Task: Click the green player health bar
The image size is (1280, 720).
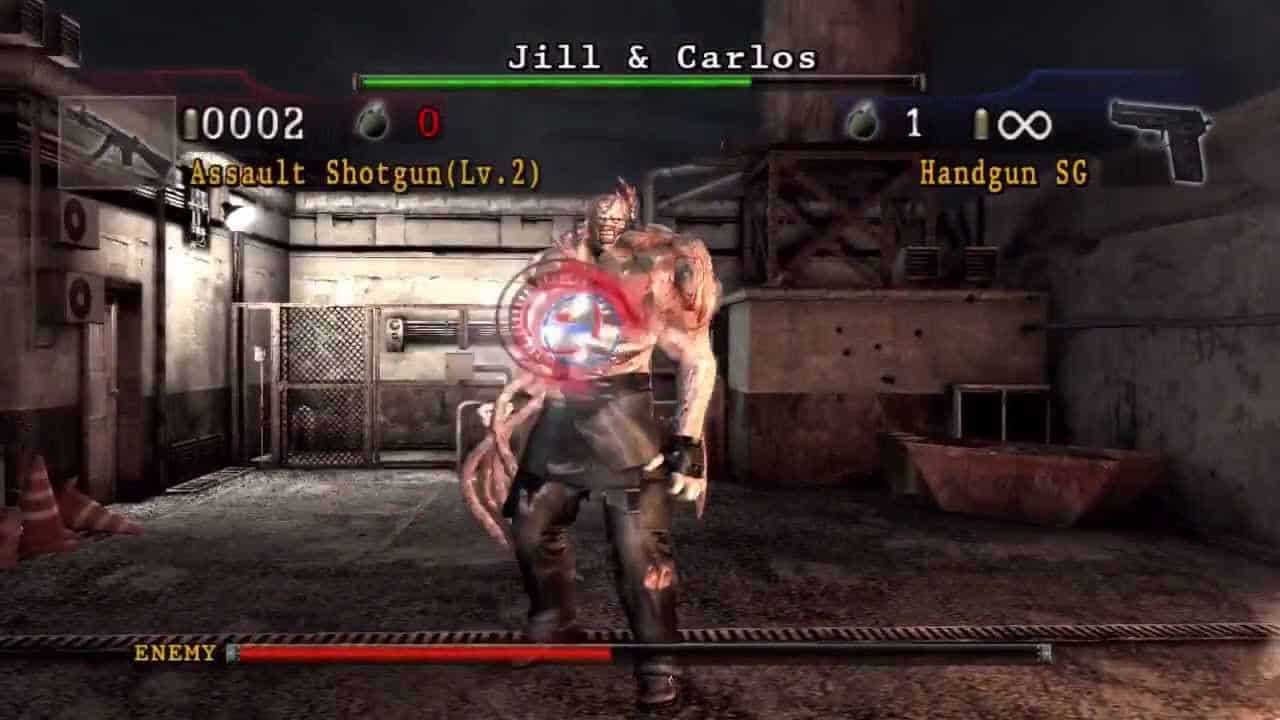Action: 552,78
